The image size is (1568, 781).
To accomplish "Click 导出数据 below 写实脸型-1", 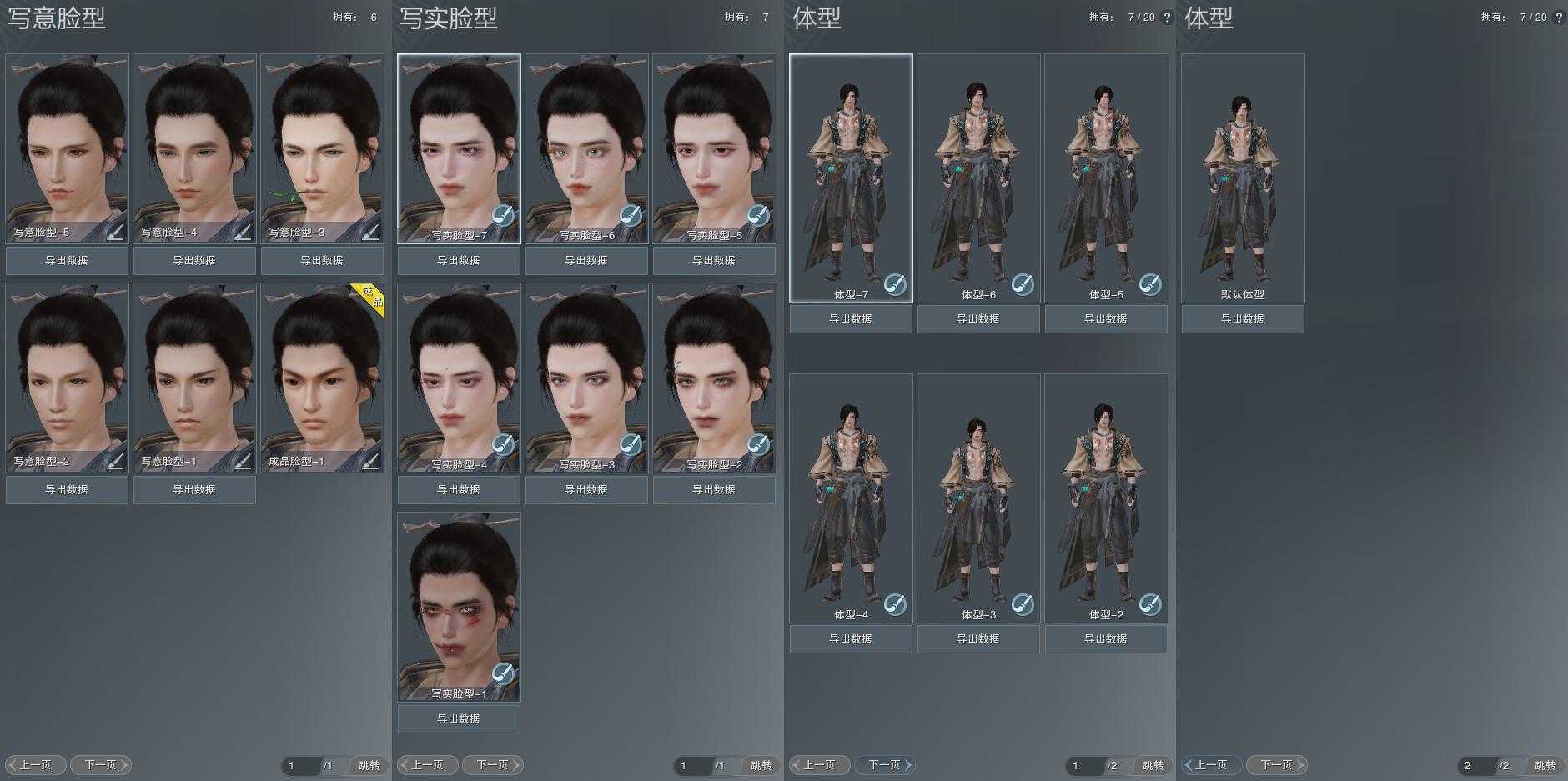I will tap(459, 719).
